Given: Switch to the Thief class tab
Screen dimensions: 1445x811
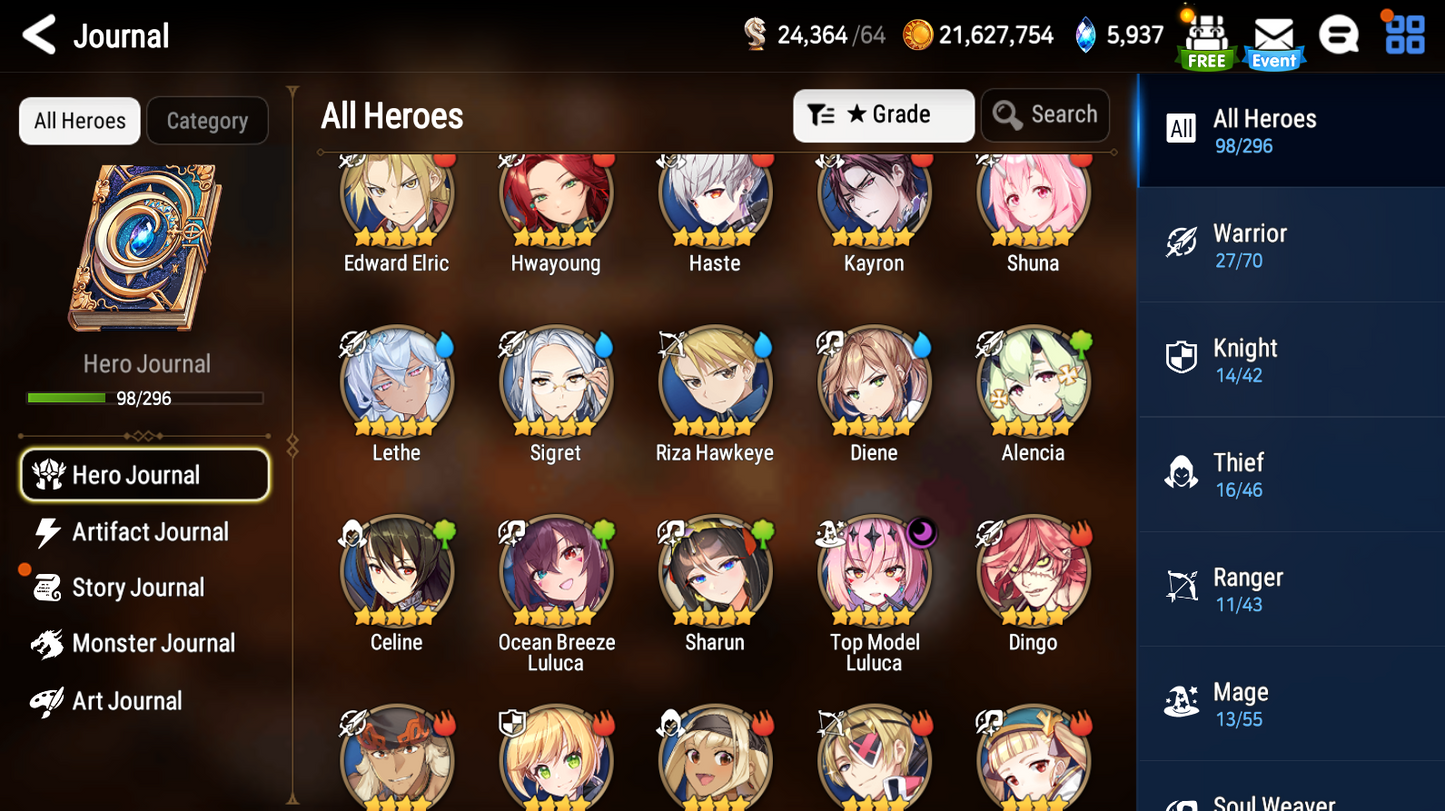Looking at the screenshot, I should [x=1238, y=474].
